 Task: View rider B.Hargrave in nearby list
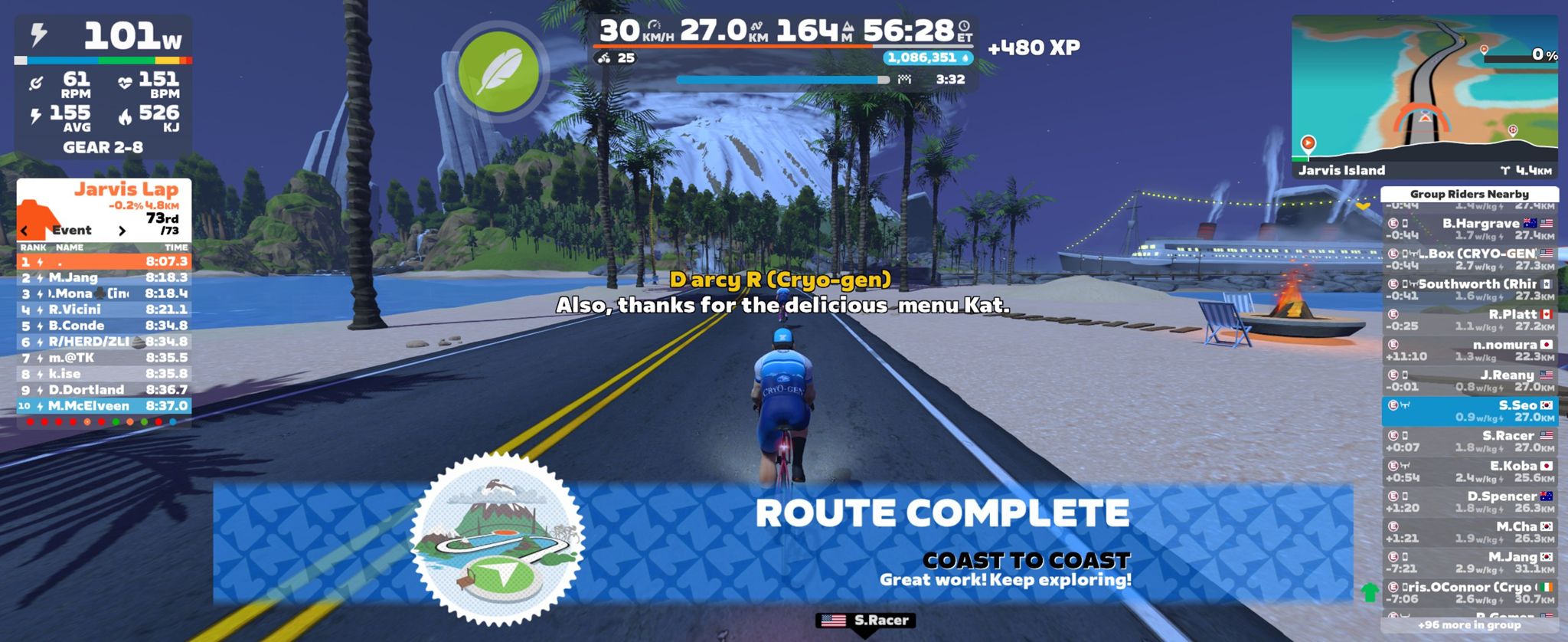pos(1469,229)
